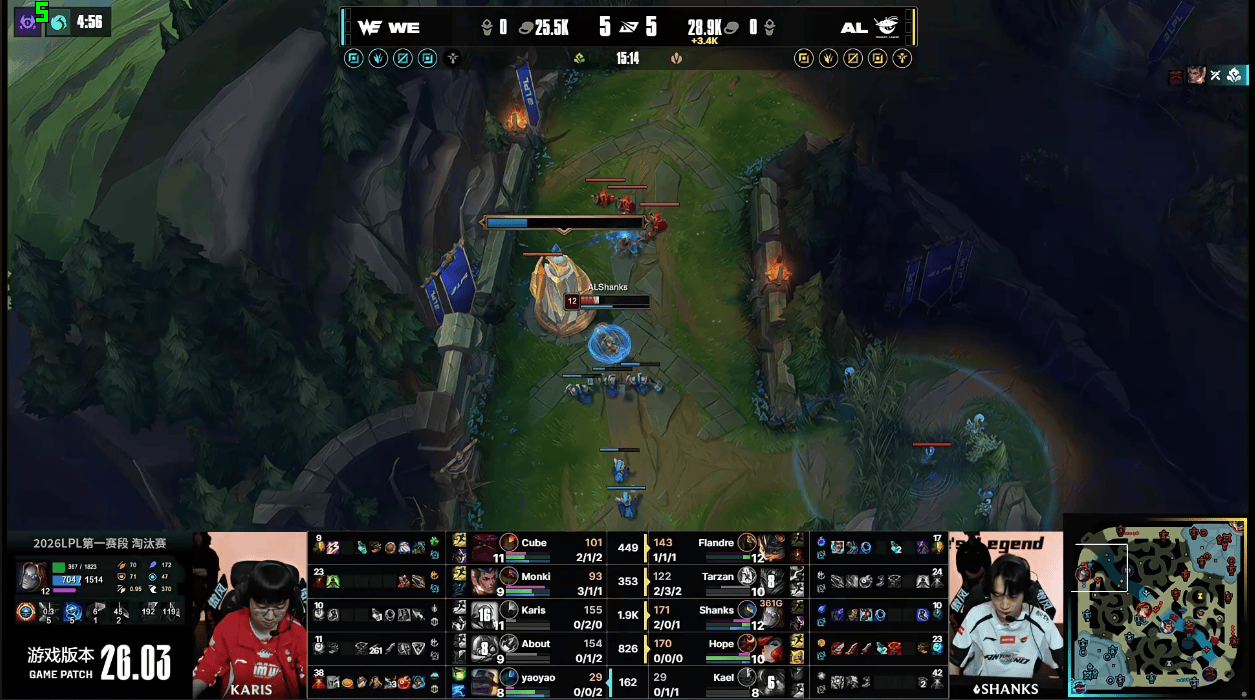Click the WE team logo in the top bar
1255x700 pixels.
point(369,28)
